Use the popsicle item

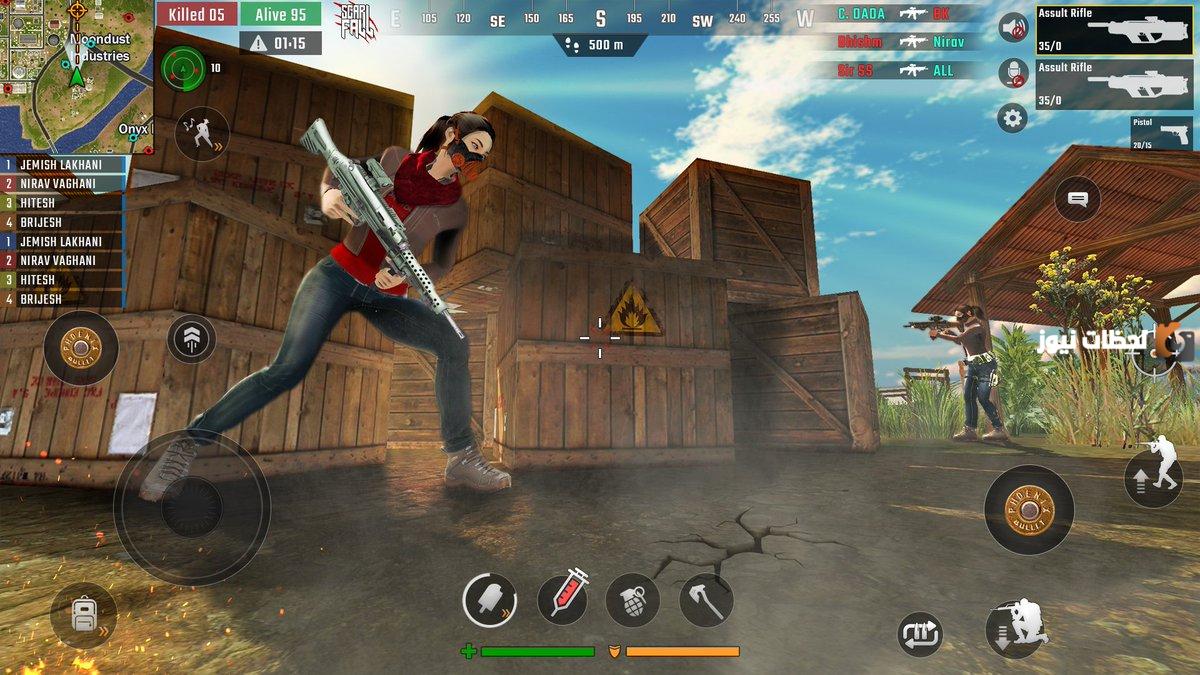tap(489, 600)
